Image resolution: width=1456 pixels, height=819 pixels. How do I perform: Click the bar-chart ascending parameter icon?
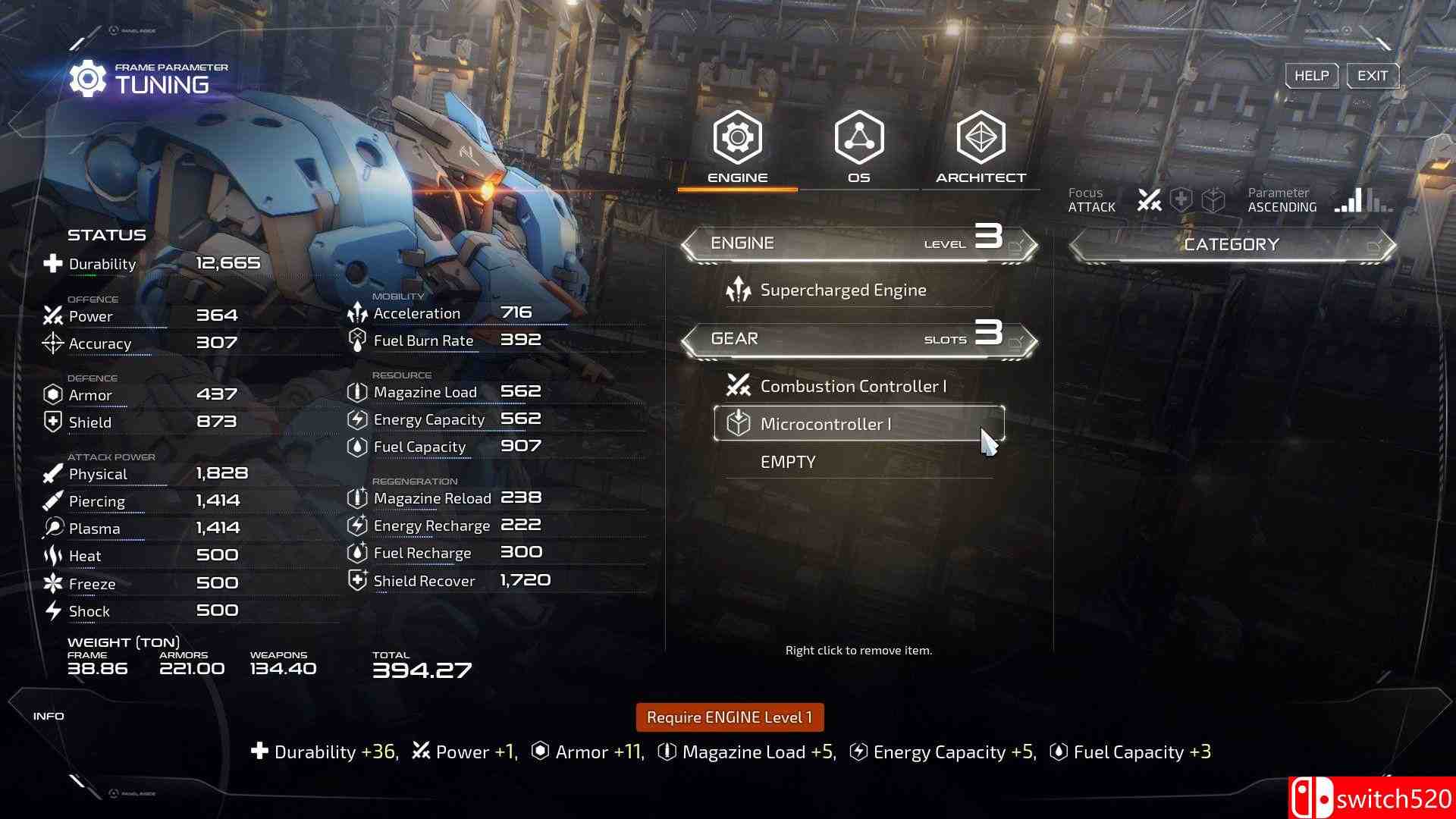point(1349,199)
